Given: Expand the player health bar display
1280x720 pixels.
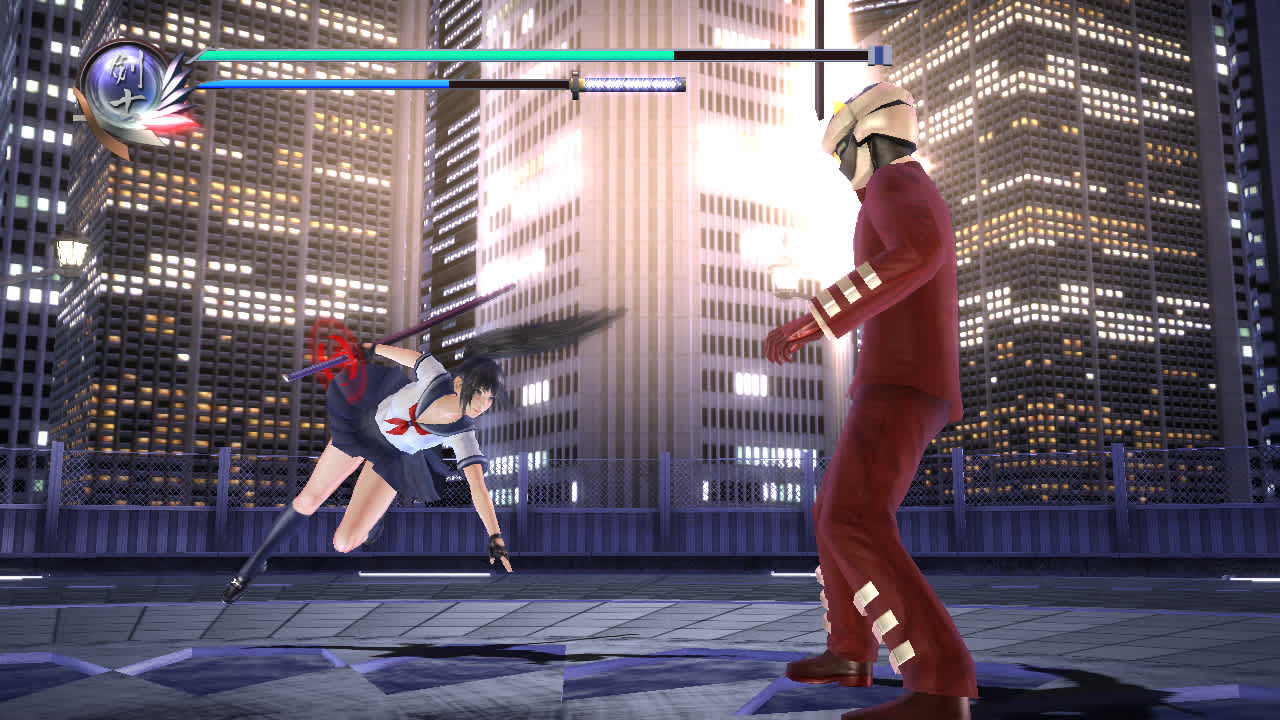Looking at the screenshot, I should click(430, 53).
